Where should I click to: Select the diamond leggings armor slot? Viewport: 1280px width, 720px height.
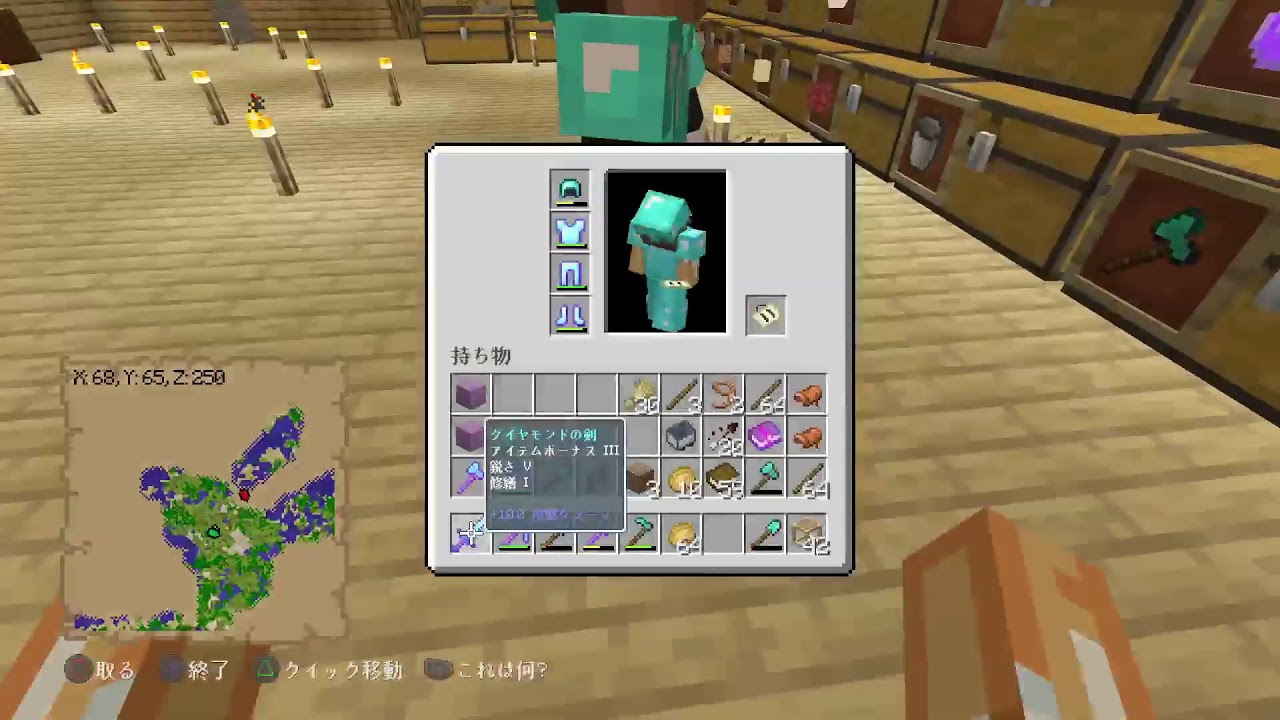570,274
